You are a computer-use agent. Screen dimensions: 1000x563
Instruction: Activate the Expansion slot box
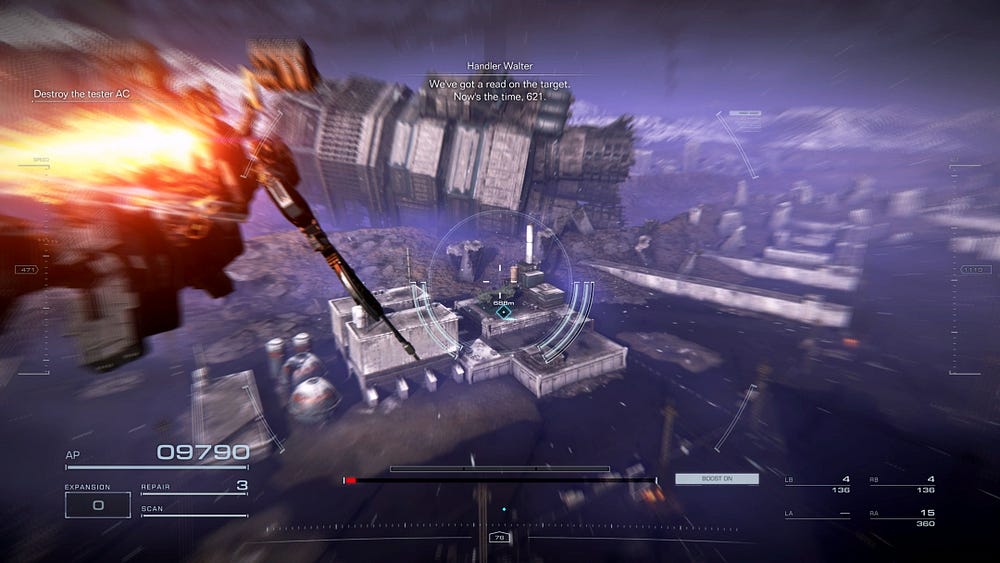pos(98,505)
